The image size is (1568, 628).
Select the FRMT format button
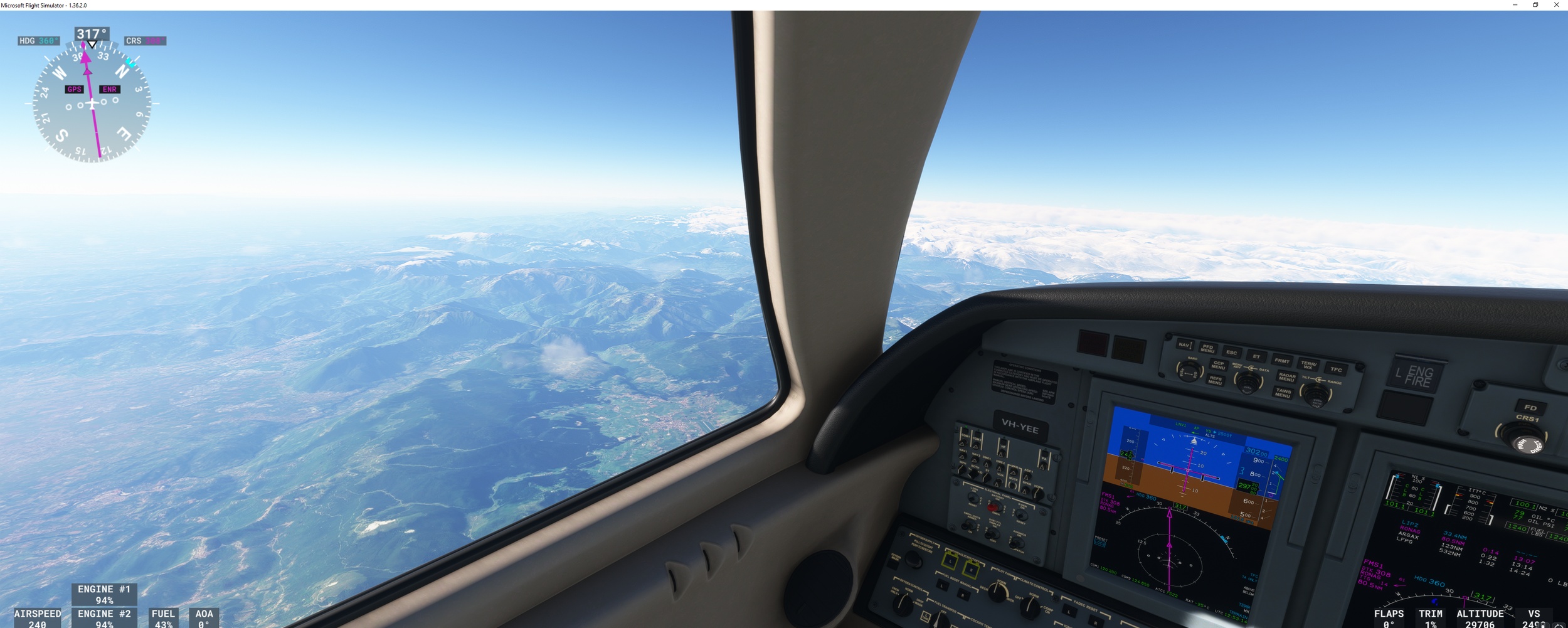1282,361
